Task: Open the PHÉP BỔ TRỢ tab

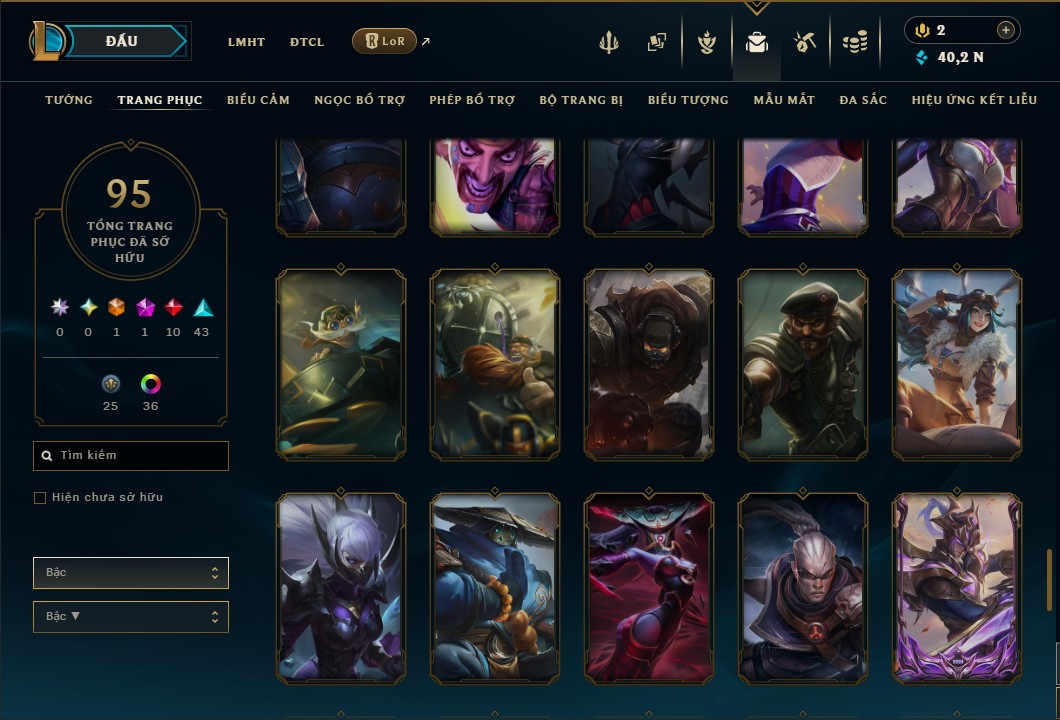Action: click(x=472, y=100)
